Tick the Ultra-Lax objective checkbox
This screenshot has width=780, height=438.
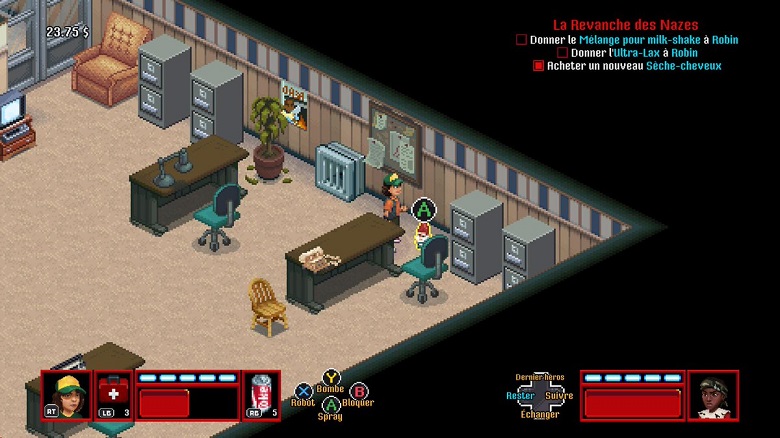[563, 53]
